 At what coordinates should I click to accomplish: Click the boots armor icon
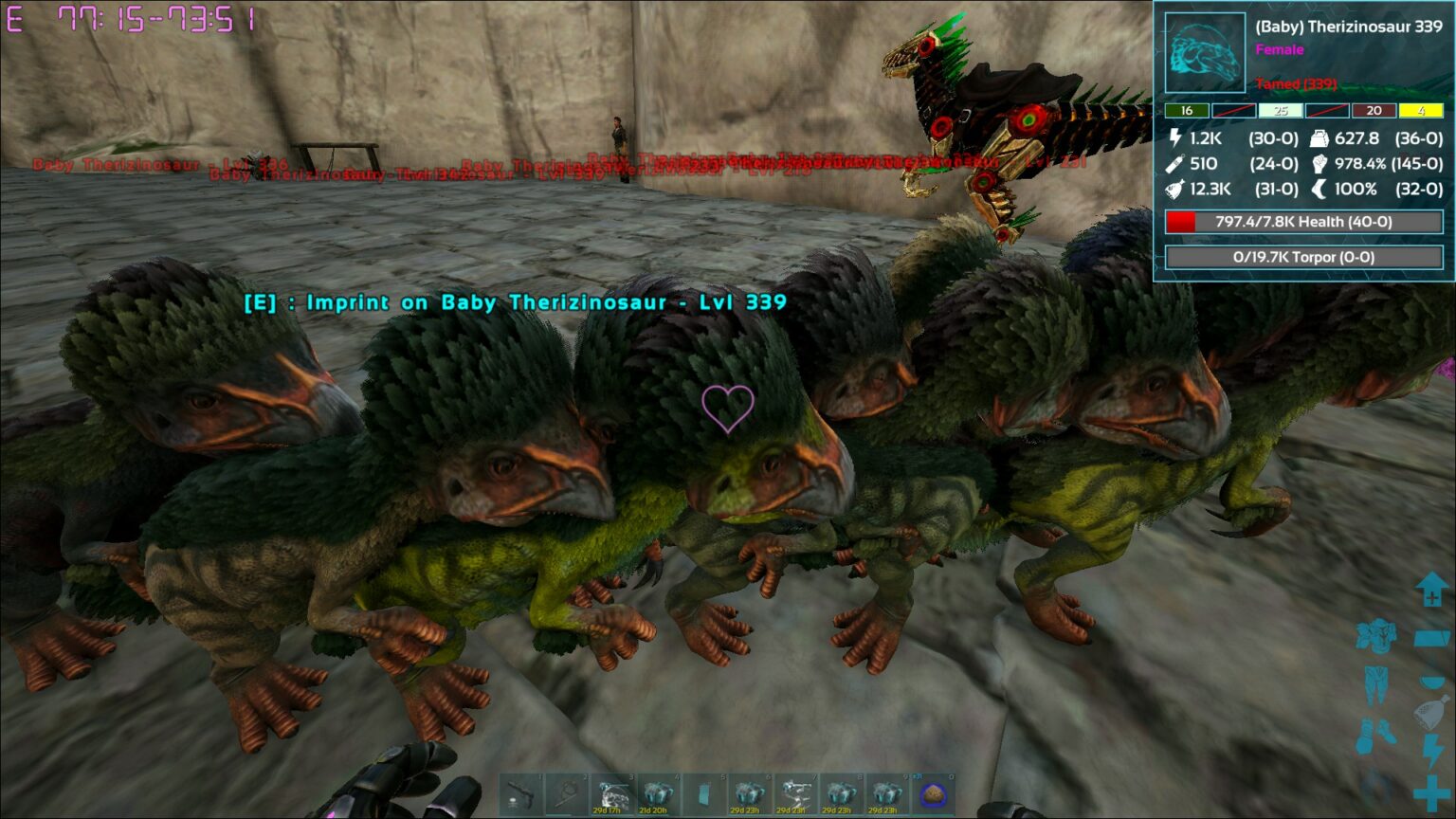(x=1376, y=731)
